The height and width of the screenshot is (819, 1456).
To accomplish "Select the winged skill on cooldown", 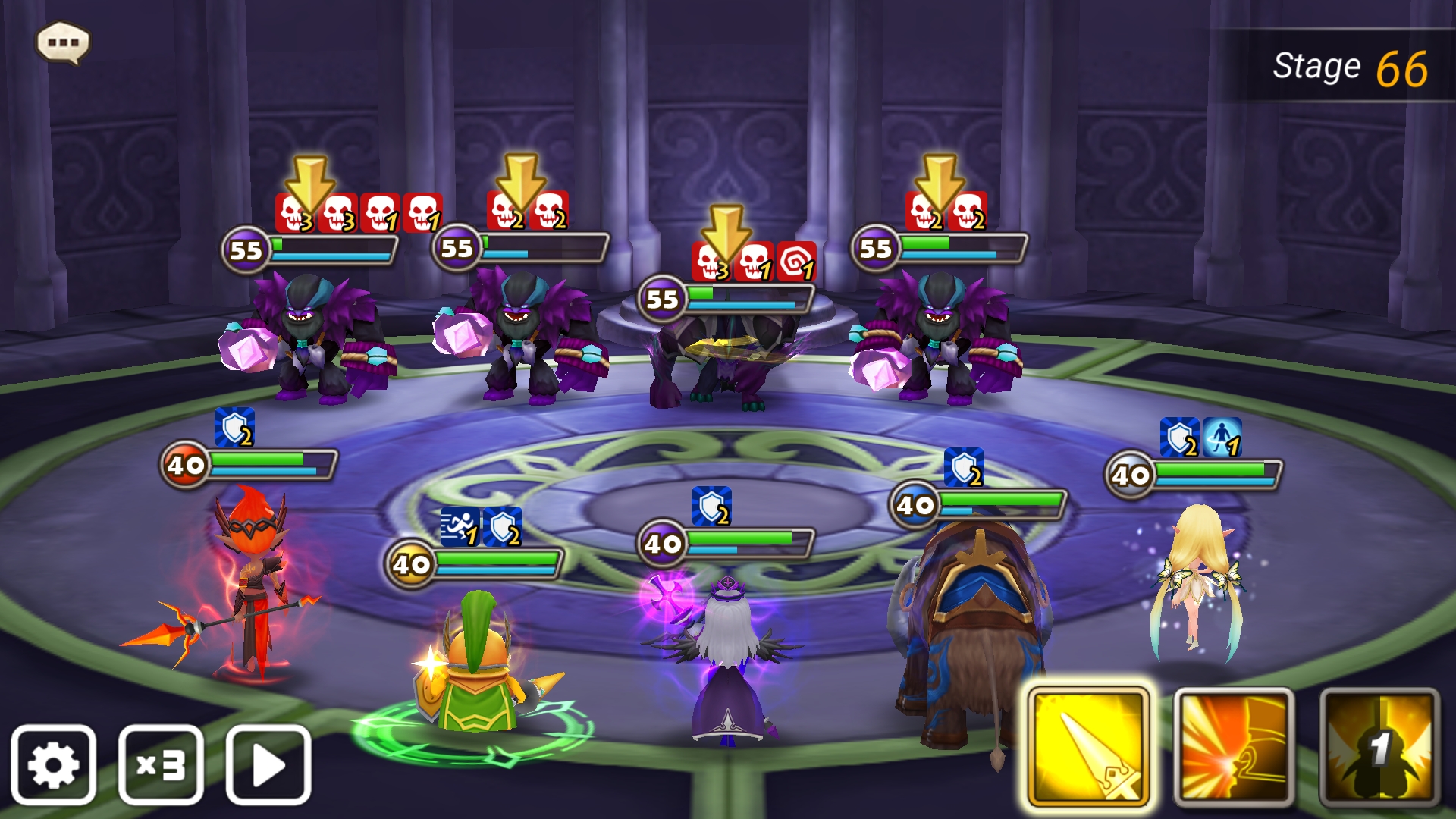I will point(1379,747).
